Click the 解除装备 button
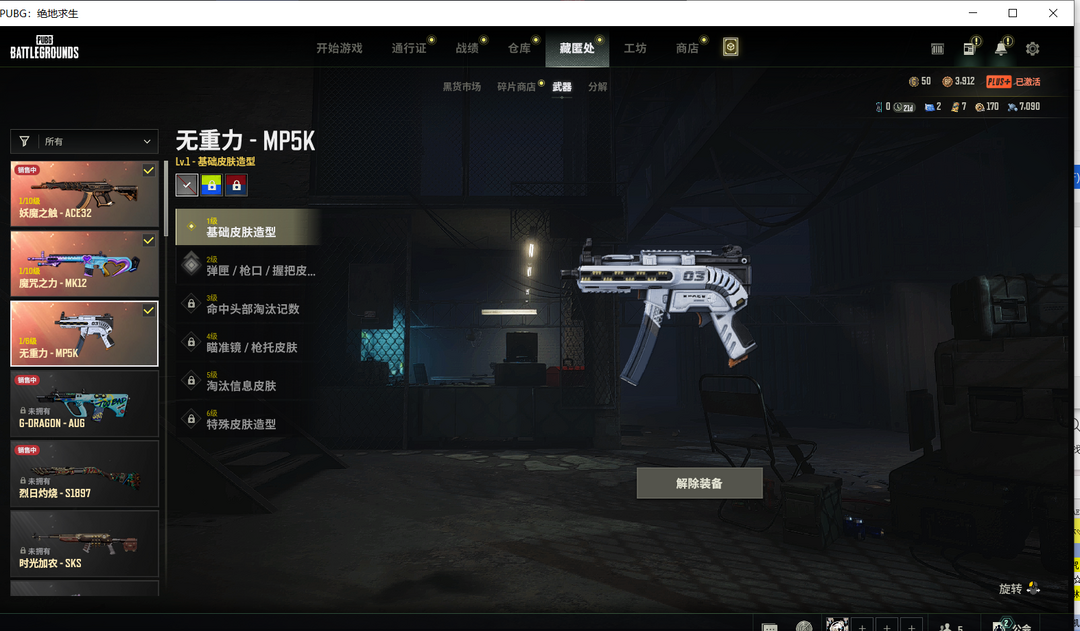1080x631 pixels. (699, 483)
